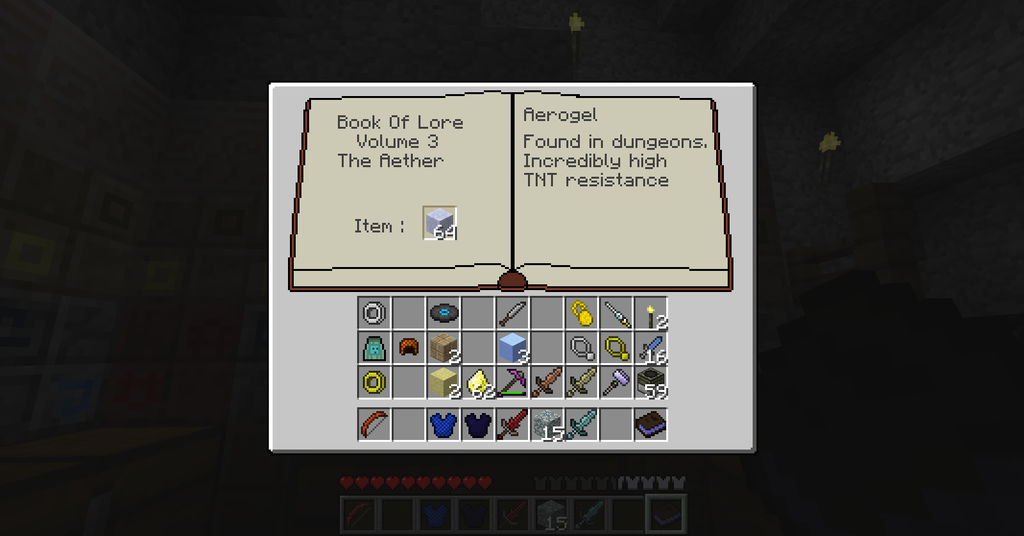Viewport: 1024px width, 536px height.
Task: Select the stack of 62 glowing yellow shards
Action: [478, 381]
